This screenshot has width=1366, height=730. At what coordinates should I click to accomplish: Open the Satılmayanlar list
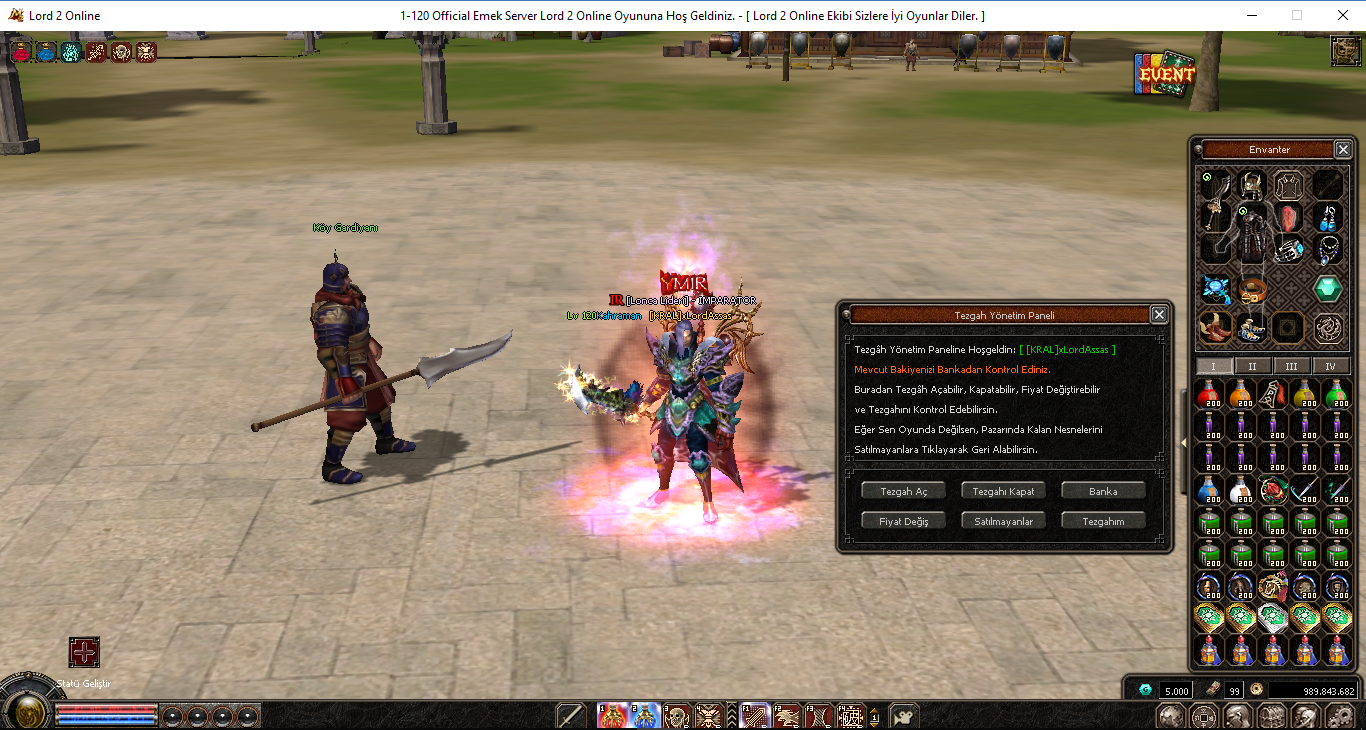click(x=1003, y=521)
